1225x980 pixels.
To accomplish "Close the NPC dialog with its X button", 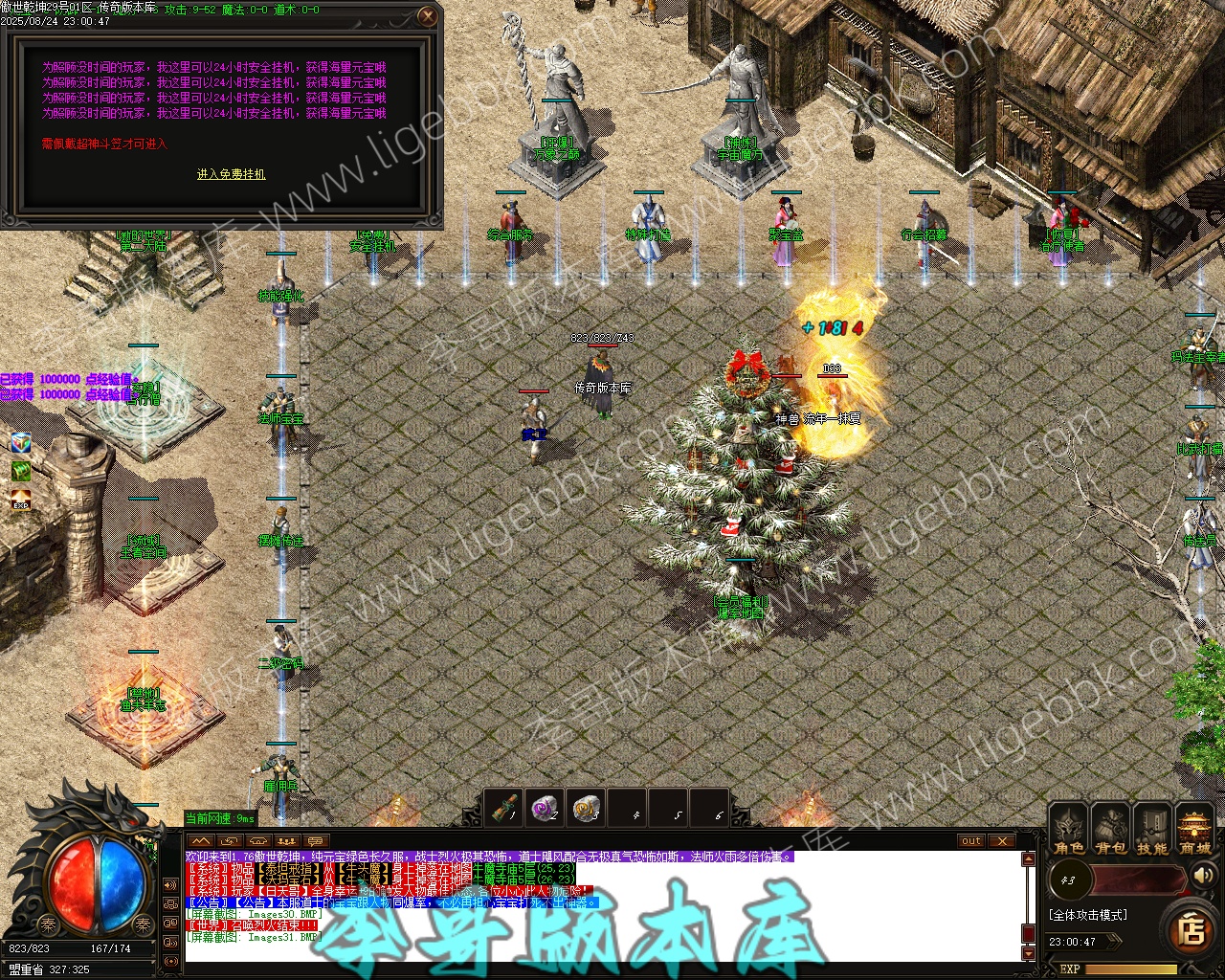I will click(x=428, y=15).
